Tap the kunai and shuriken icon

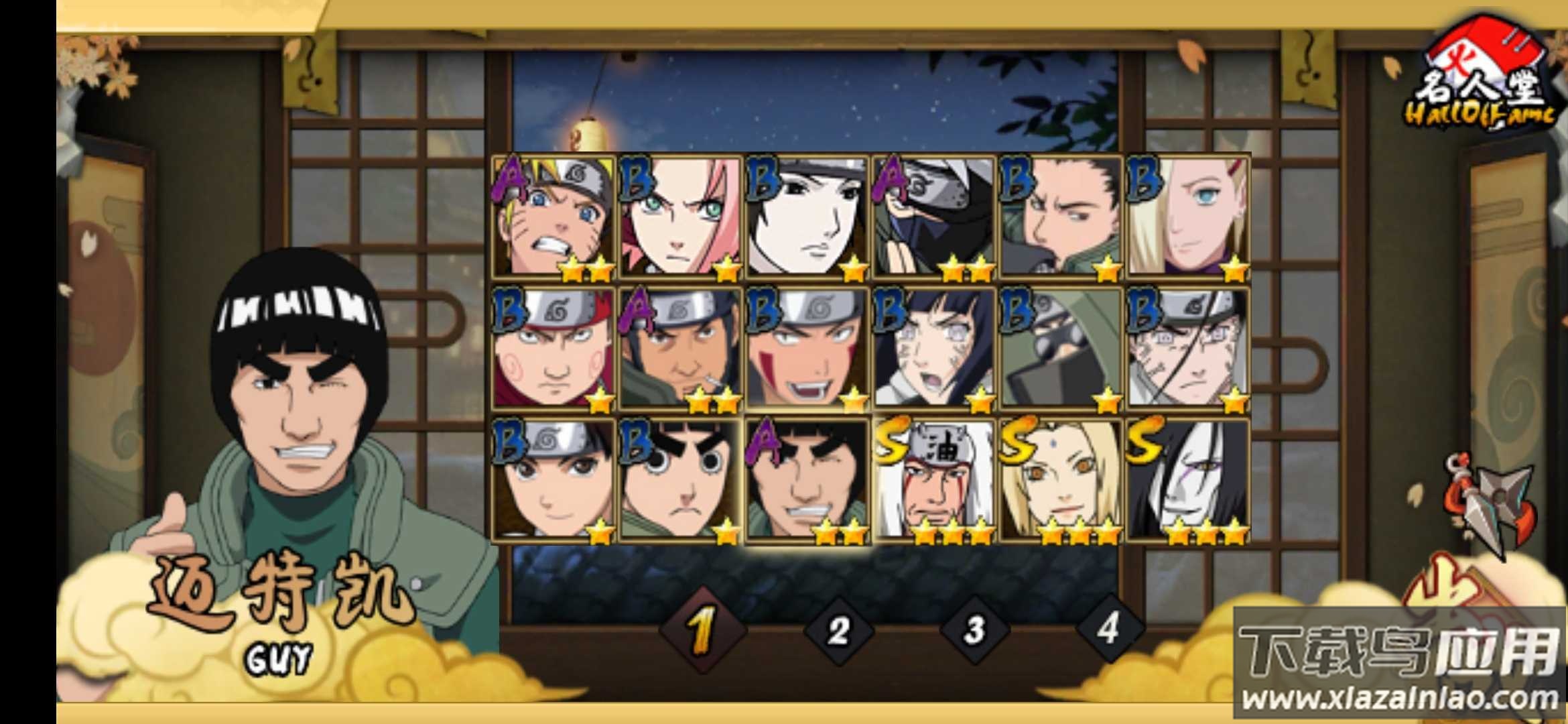tap(1492, 504)
